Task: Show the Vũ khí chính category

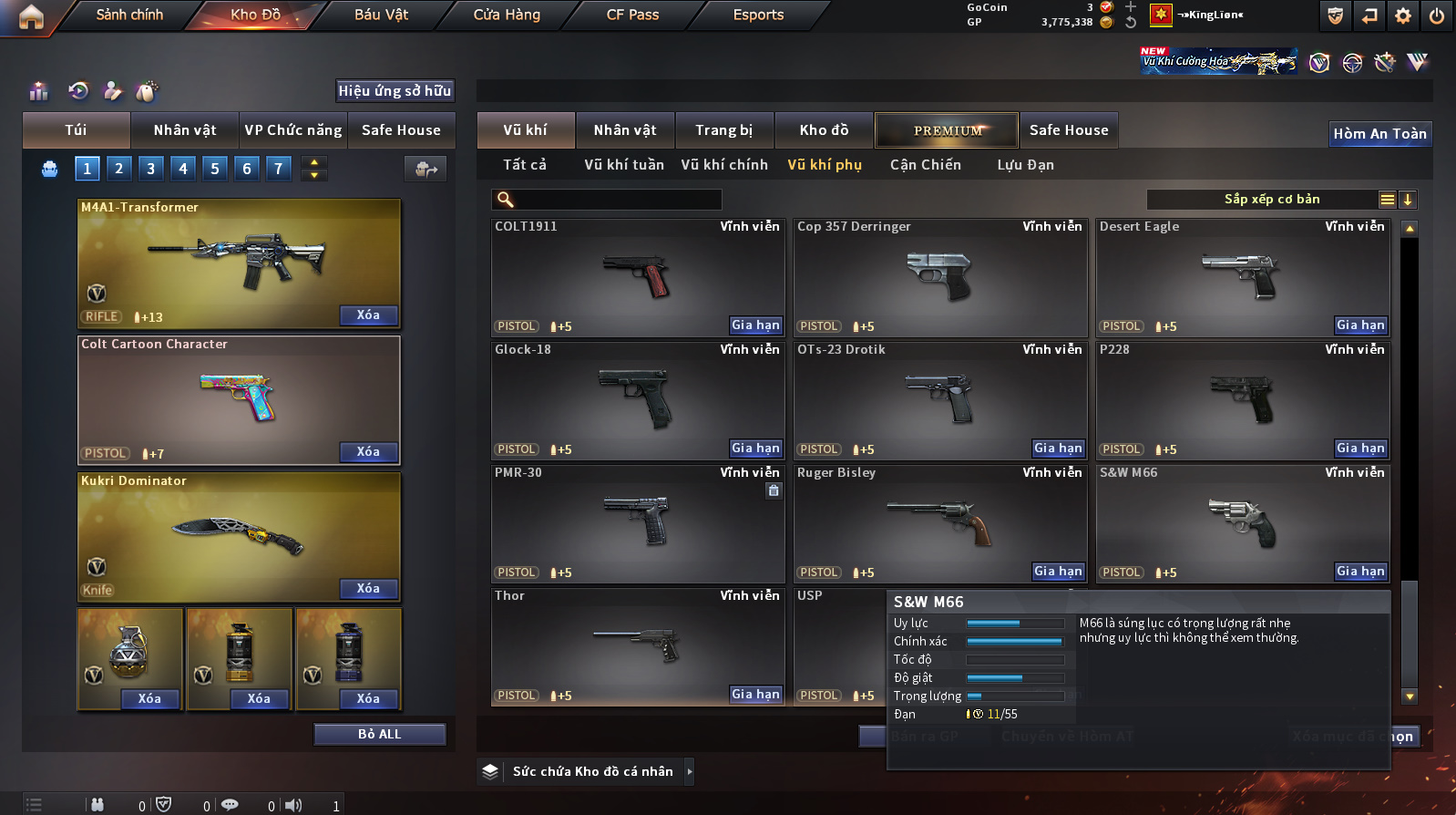Action: (723, 165)
